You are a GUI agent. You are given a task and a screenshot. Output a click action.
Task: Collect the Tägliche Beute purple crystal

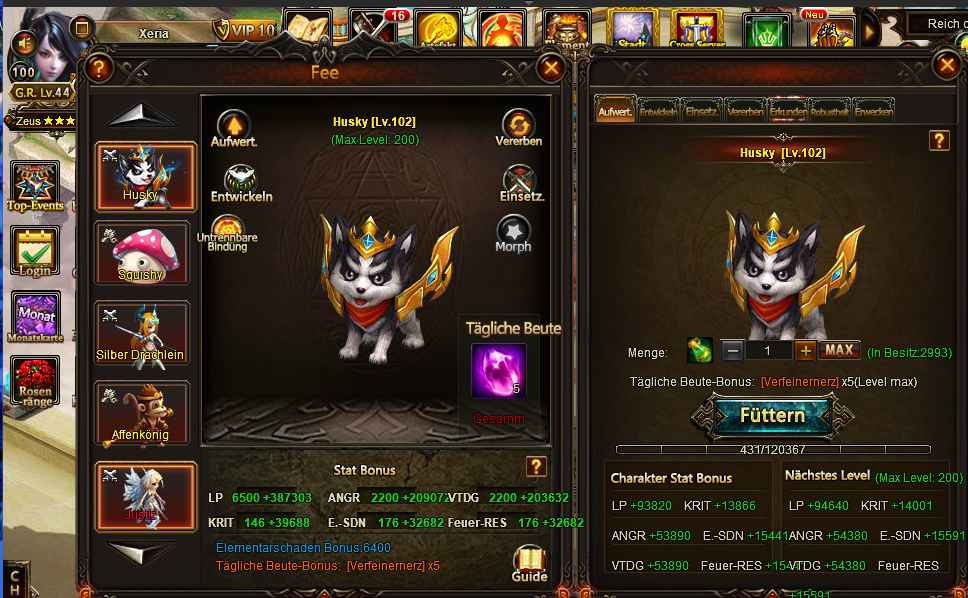(x=498, y=372)
